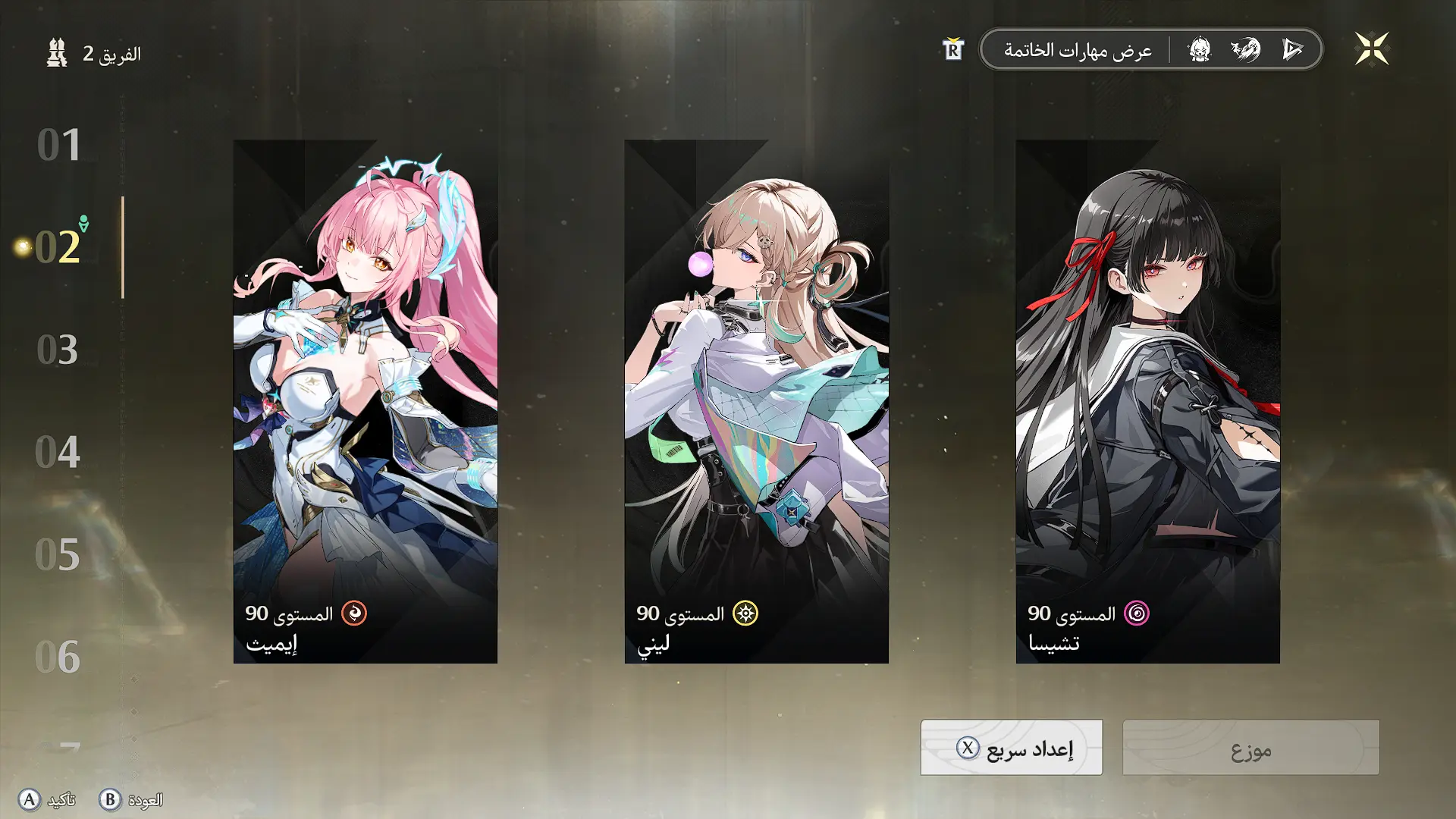The image size is (1456, 819).
Task: Open the عرض مهارات الخاتمة skills view
Action: 1077,50
